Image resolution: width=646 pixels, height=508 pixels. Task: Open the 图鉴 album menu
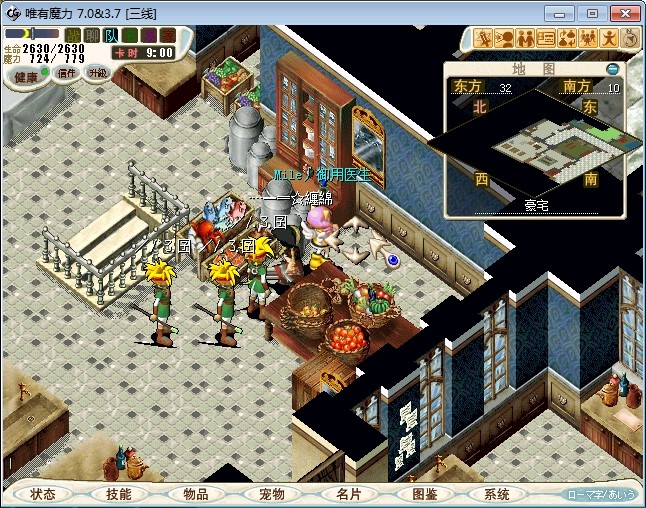[x=423, y=494]
